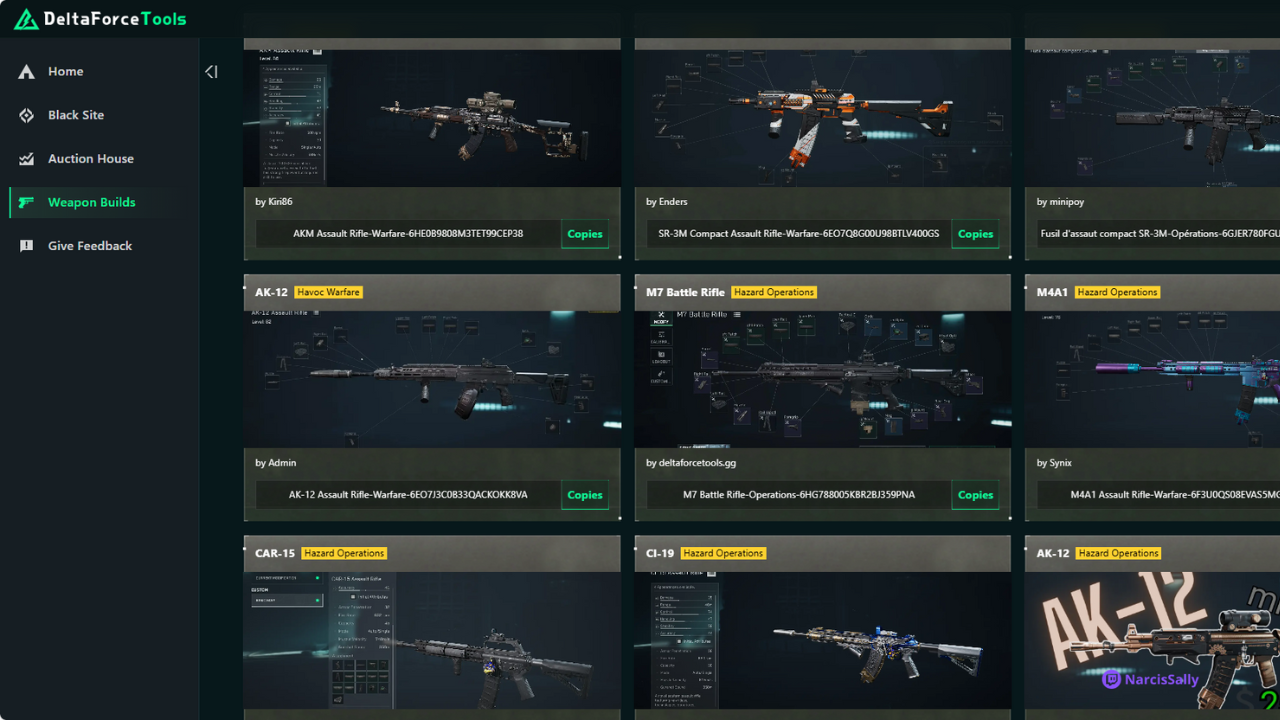Click the Give Feedback speech-bubble icon
Screen dimensions: 1280x720
click(x=25, y=245)
